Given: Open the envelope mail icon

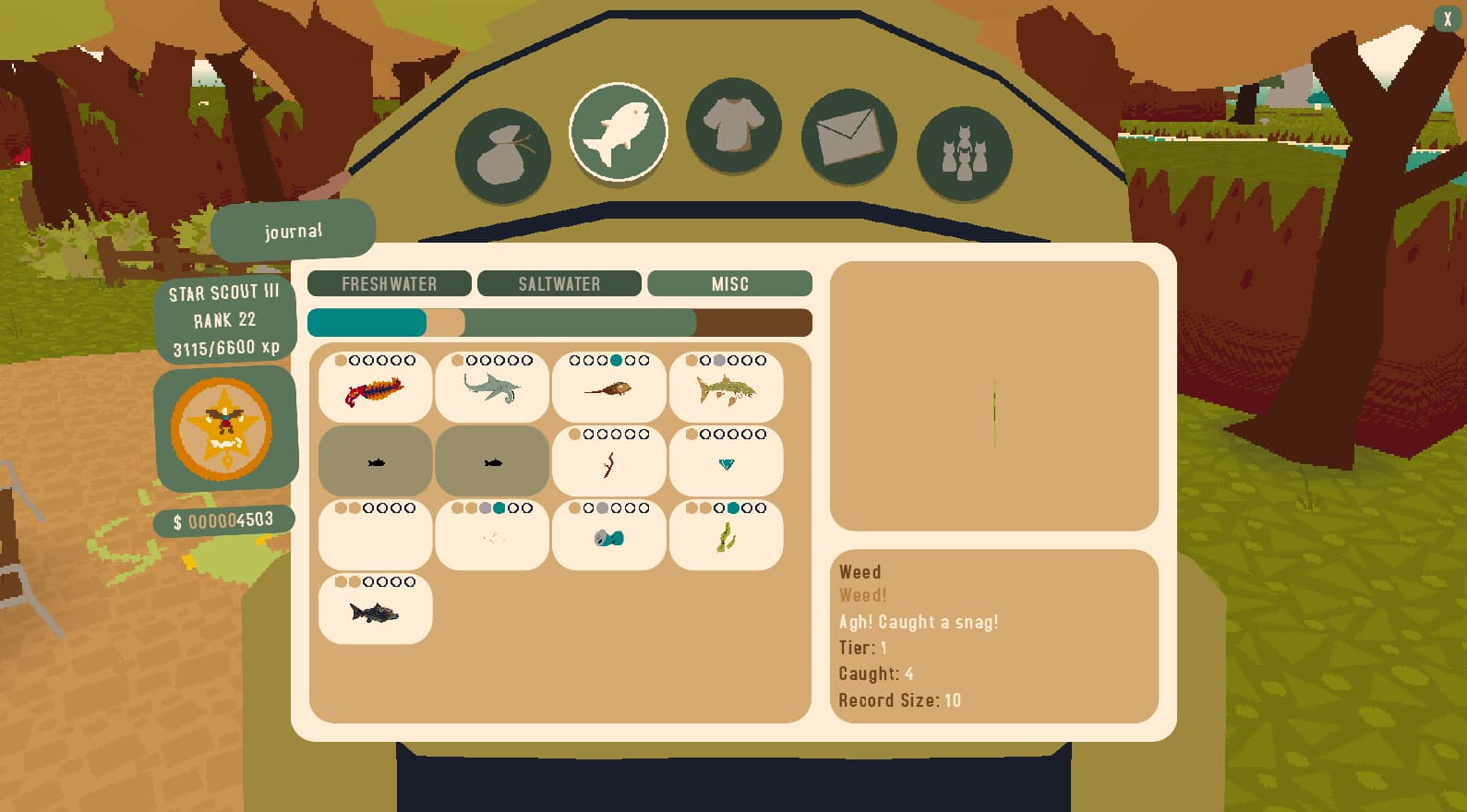Looking at the screenshot, I should pos(848,137).
